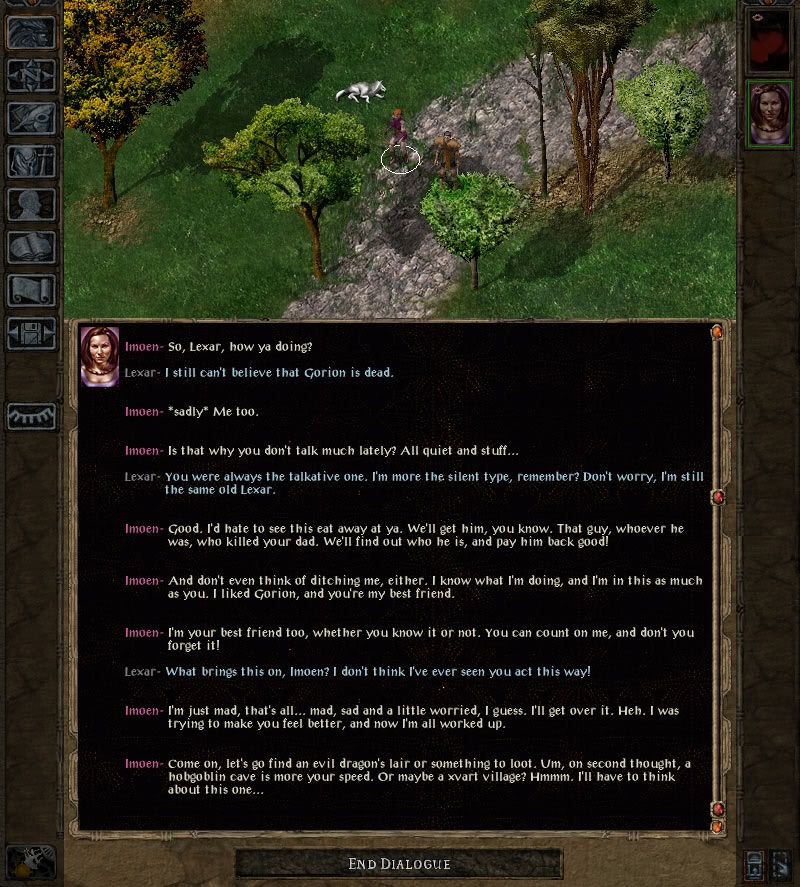Click the closed eye rest button
Image resolution: width=800 pixels, height=887 pixels.
click(x=31, y=416)
